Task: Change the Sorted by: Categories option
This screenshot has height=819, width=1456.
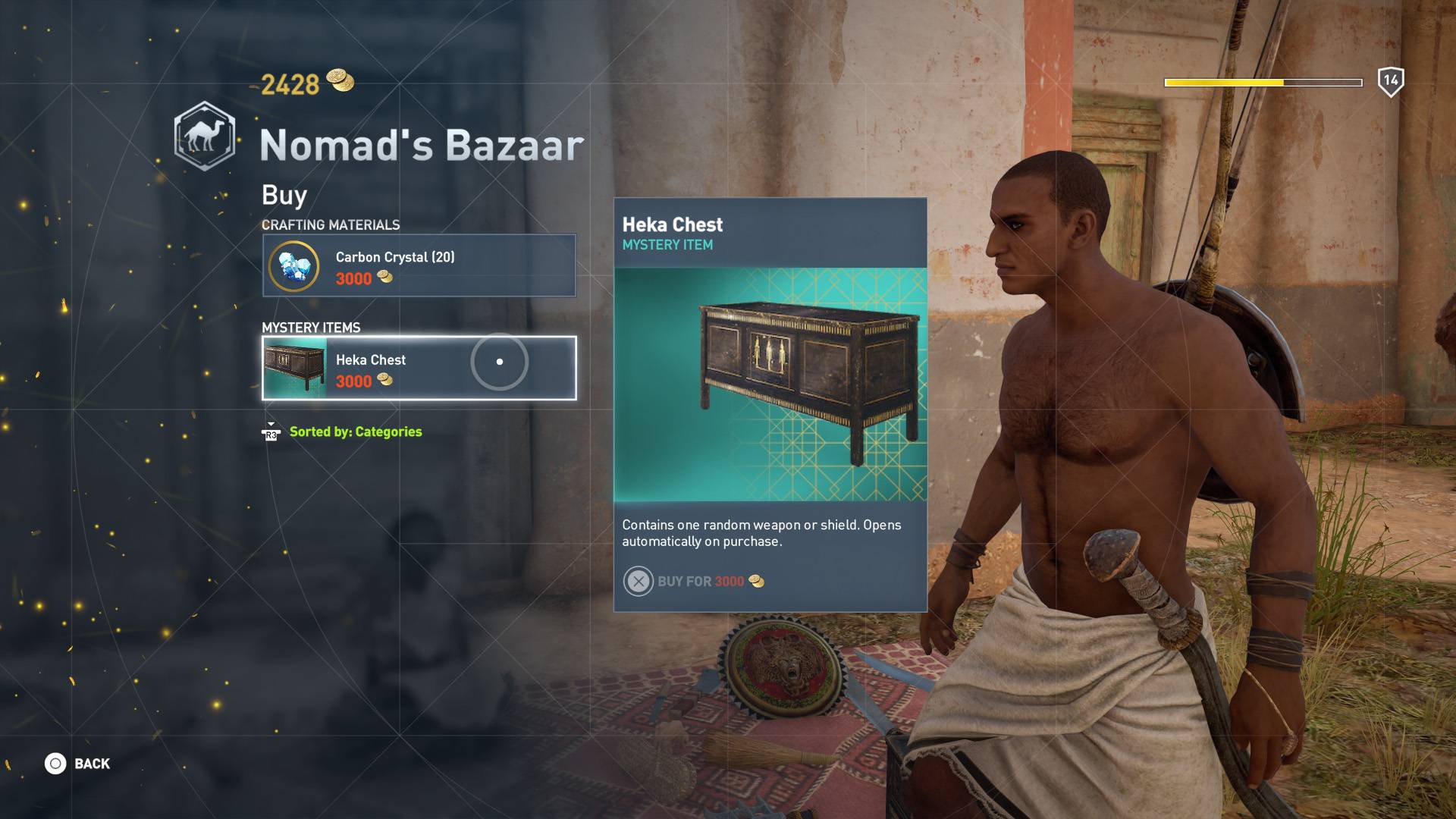Action: tap(355, 432)
